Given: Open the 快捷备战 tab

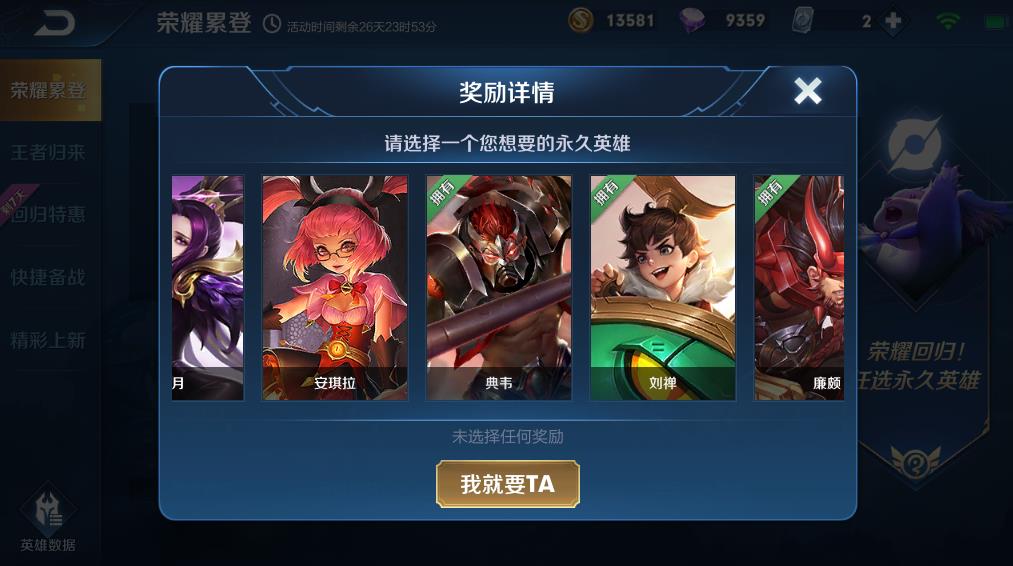Looking at the screenshot, I should coord(49,278).
